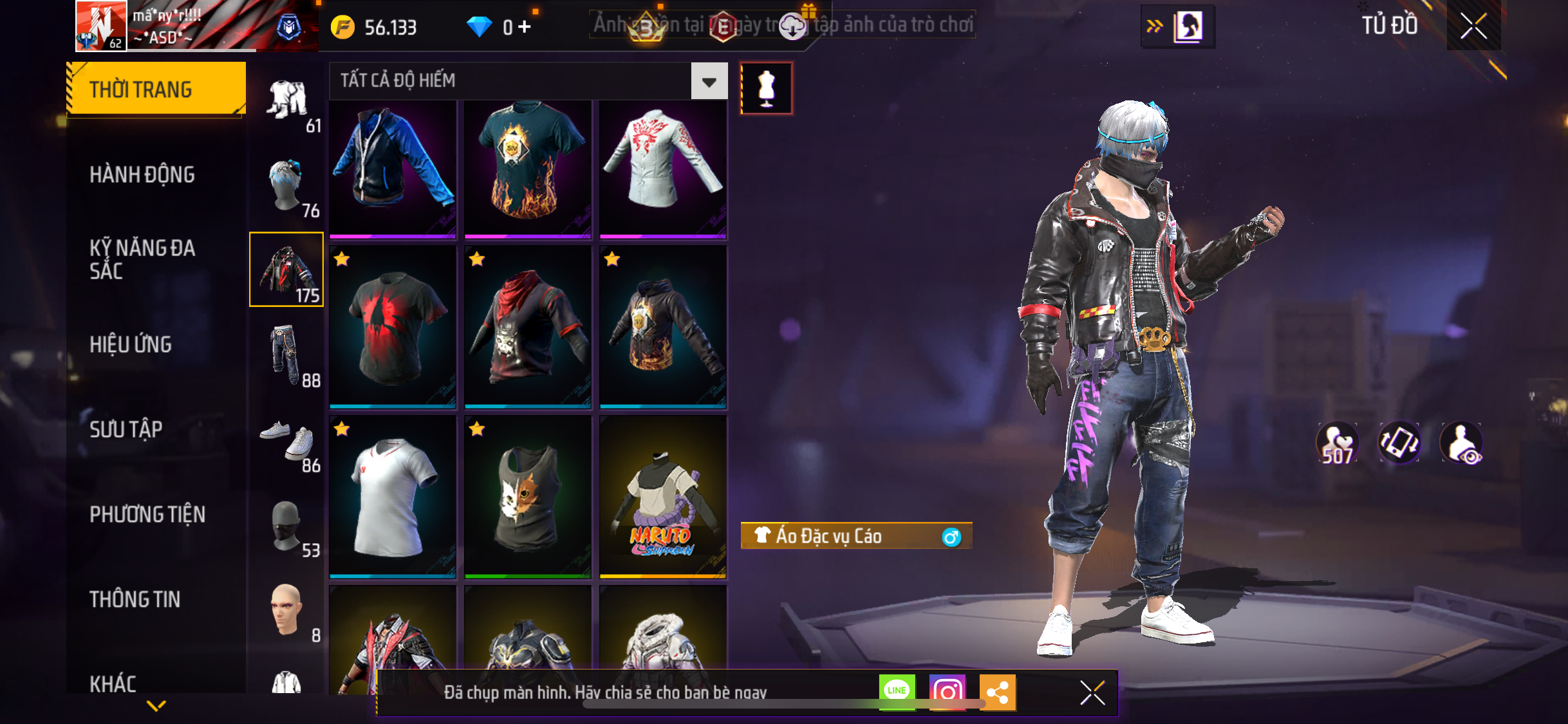Select the HIỆU ỨNG tab
The image size is (1568, 724).
point(131,344)
